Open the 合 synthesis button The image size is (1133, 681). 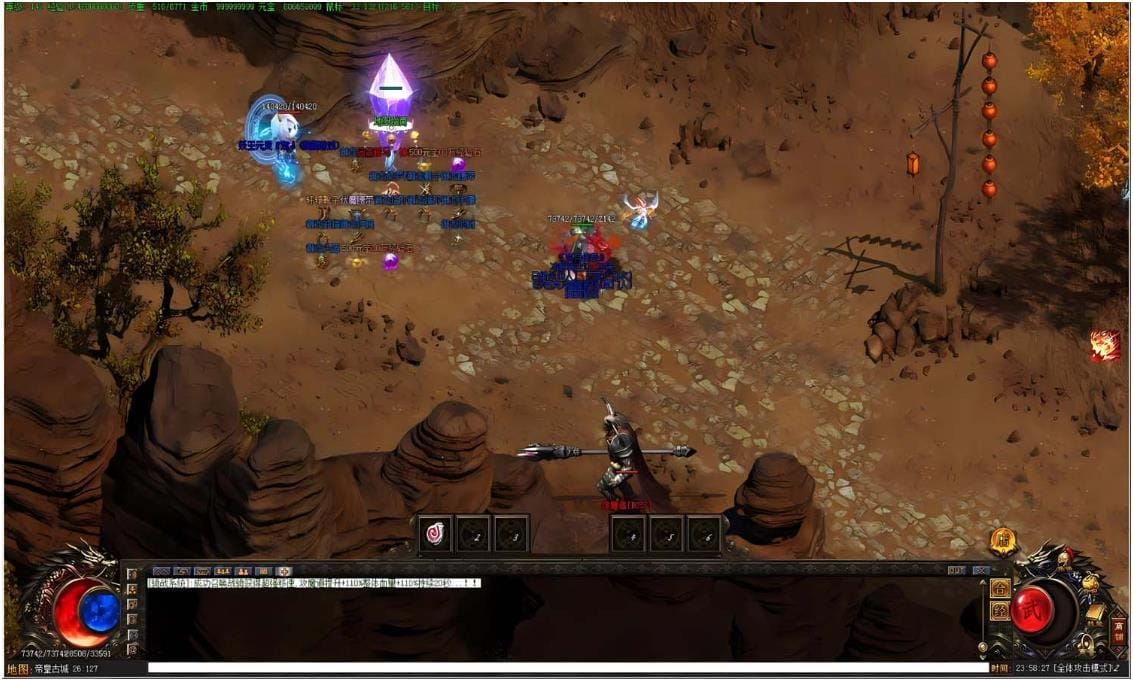point(999,588)
